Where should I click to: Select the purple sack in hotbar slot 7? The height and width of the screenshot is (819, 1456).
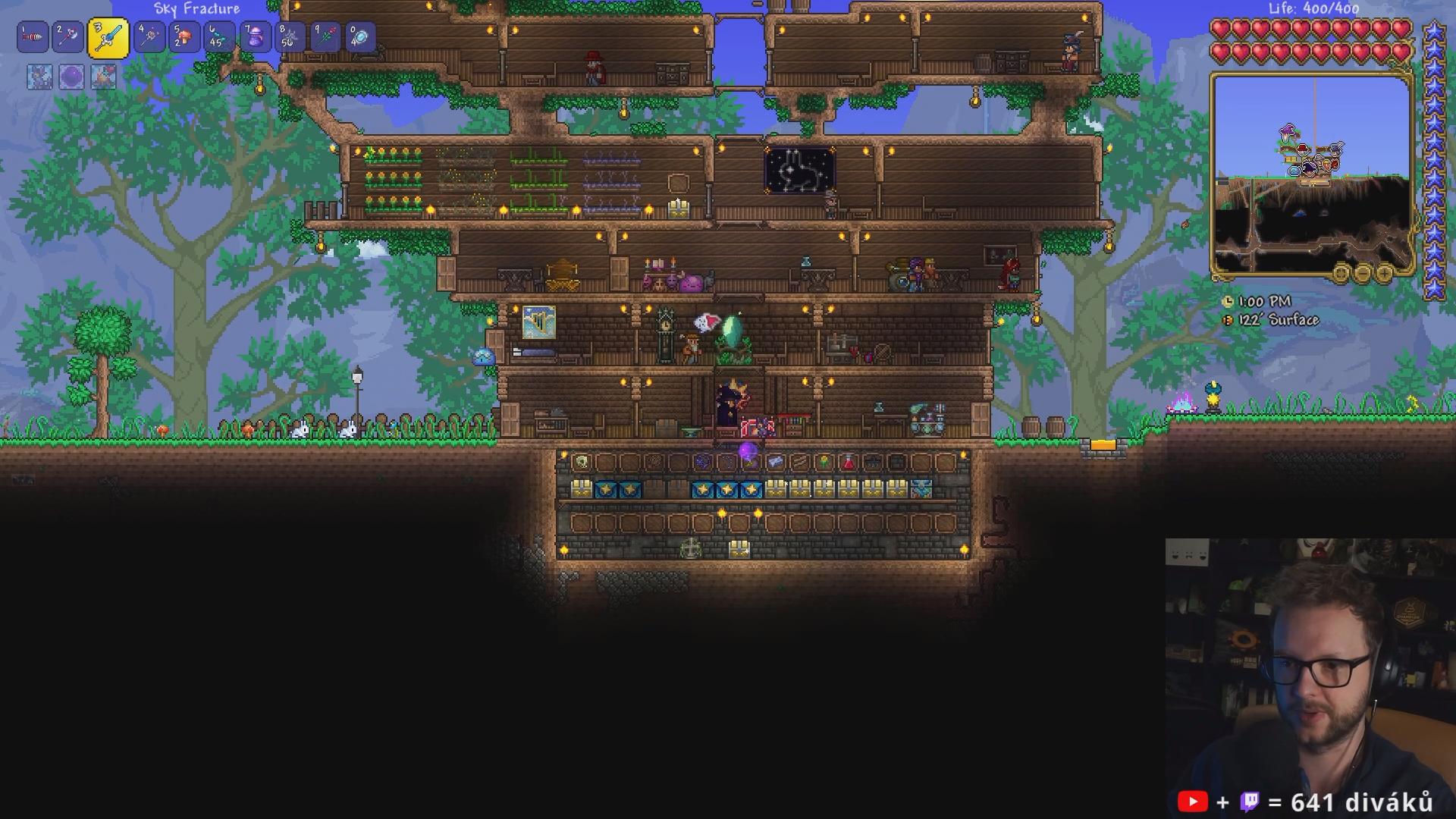point(255,37)
